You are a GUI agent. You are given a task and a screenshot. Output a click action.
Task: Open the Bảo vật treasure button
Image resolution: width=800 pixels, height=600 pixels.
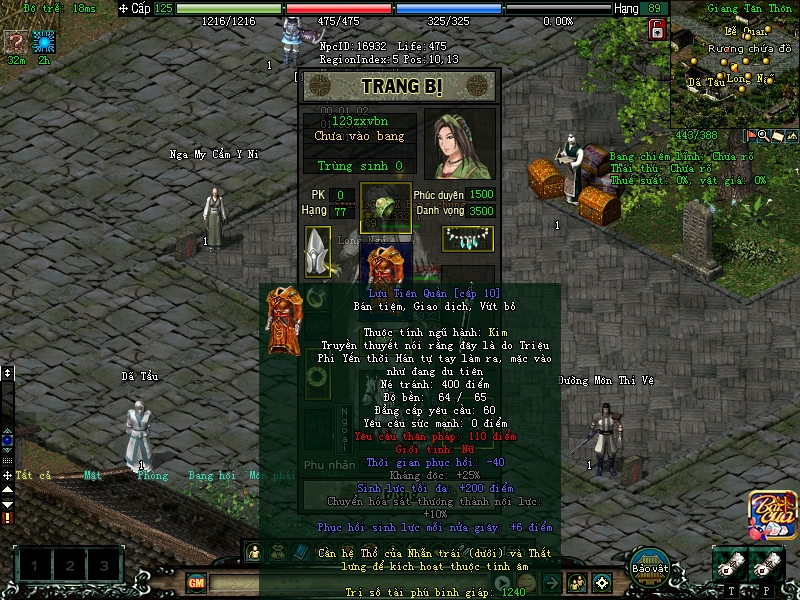[x=649, y=563]
